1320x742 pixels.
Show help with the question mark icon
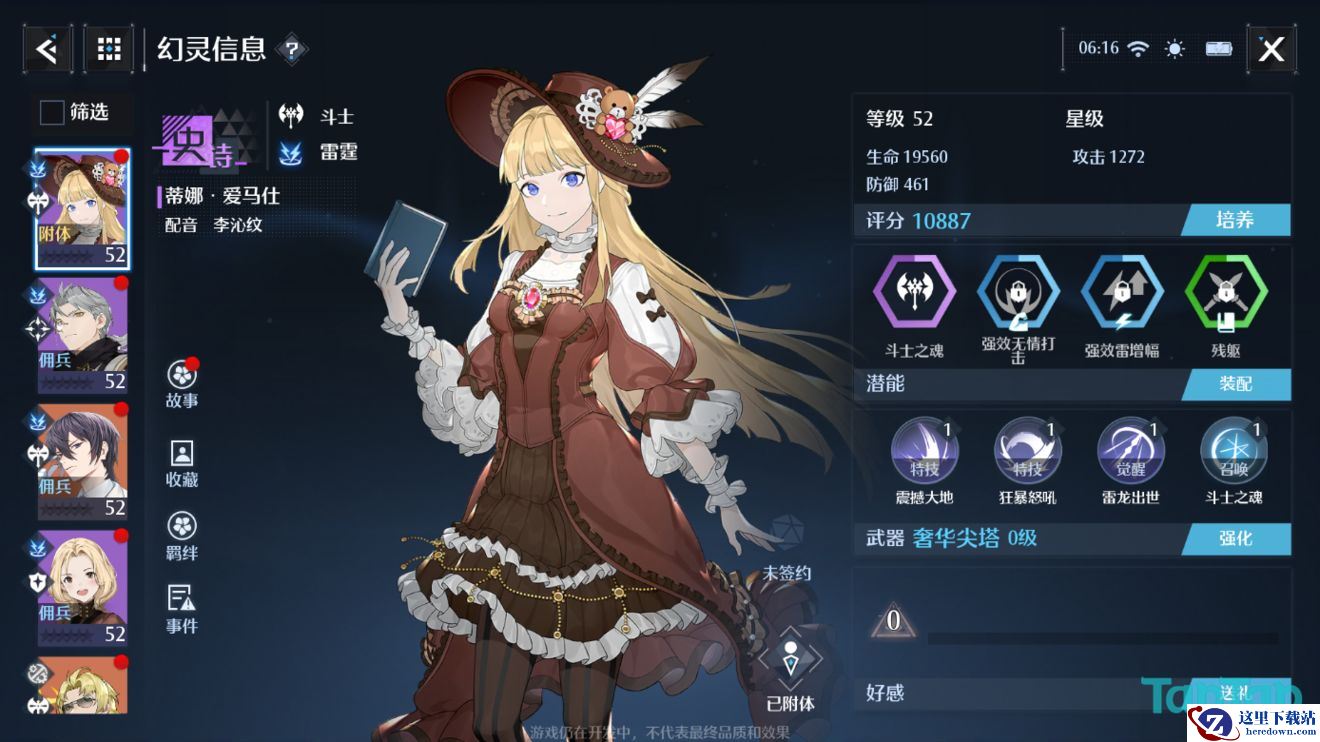point(291,48)
